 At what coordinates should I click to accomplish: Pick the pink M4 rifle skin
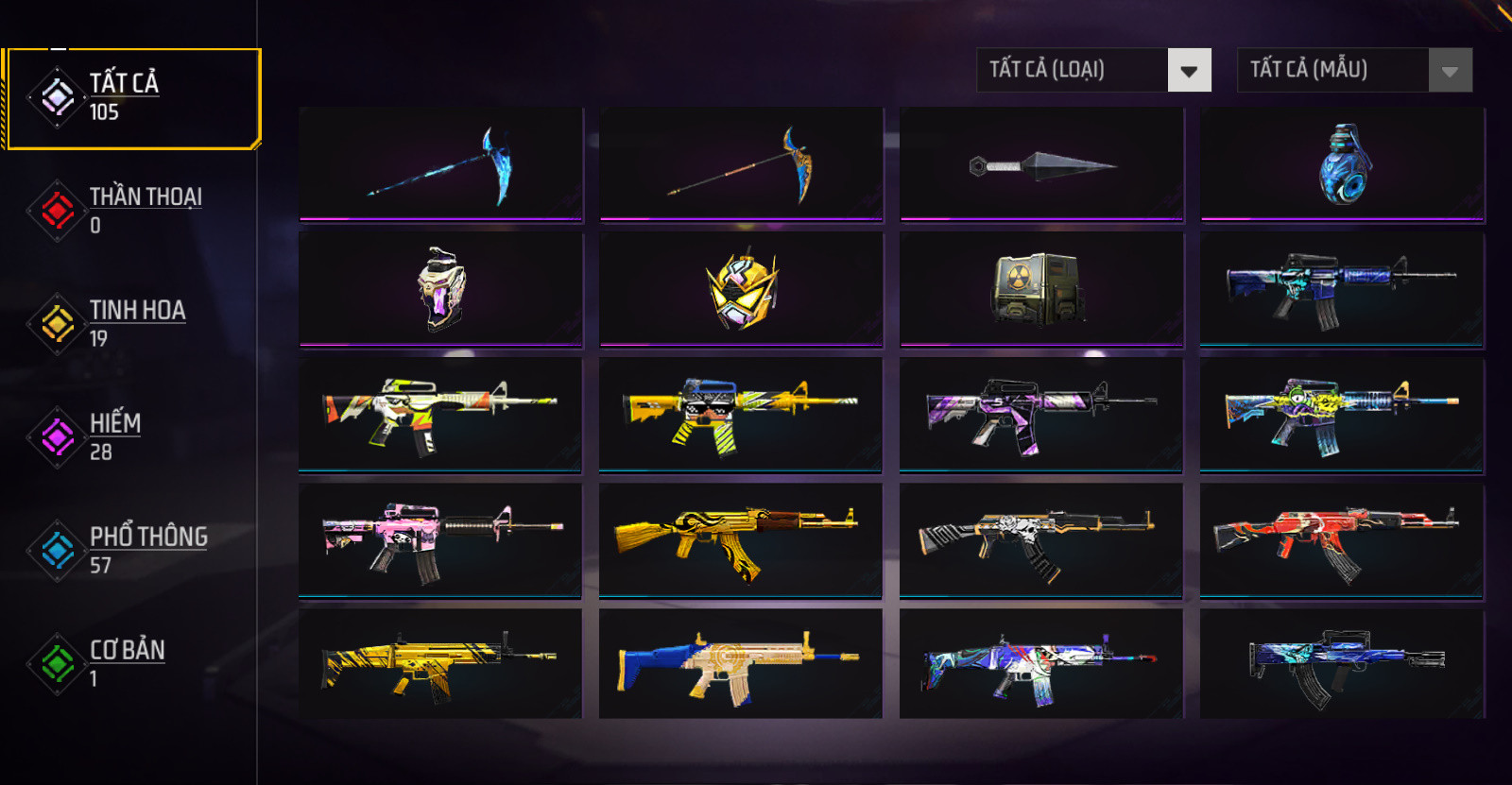pos(441,540)
